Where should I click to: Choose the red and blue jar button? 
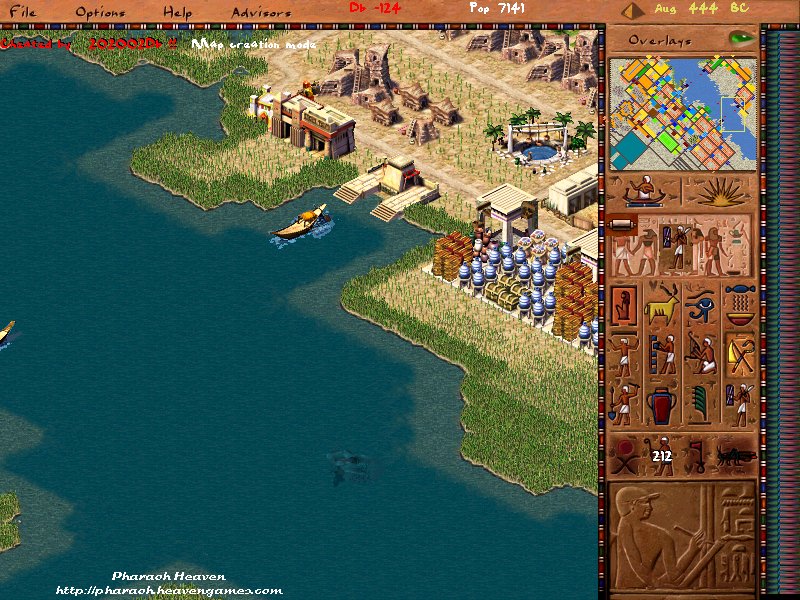(661, 406)
